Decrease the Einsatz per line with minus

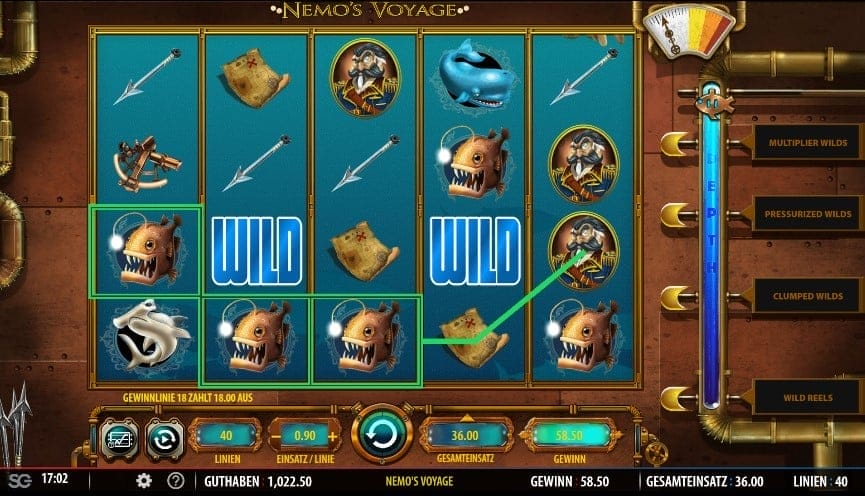click(x=278, y=436)
